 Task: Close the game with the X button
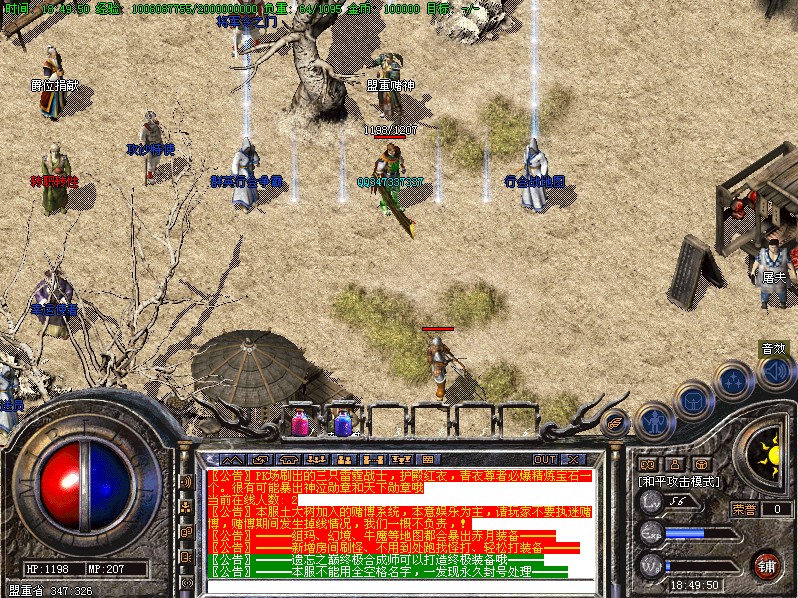pyautogui.click(x=572, y=459)
